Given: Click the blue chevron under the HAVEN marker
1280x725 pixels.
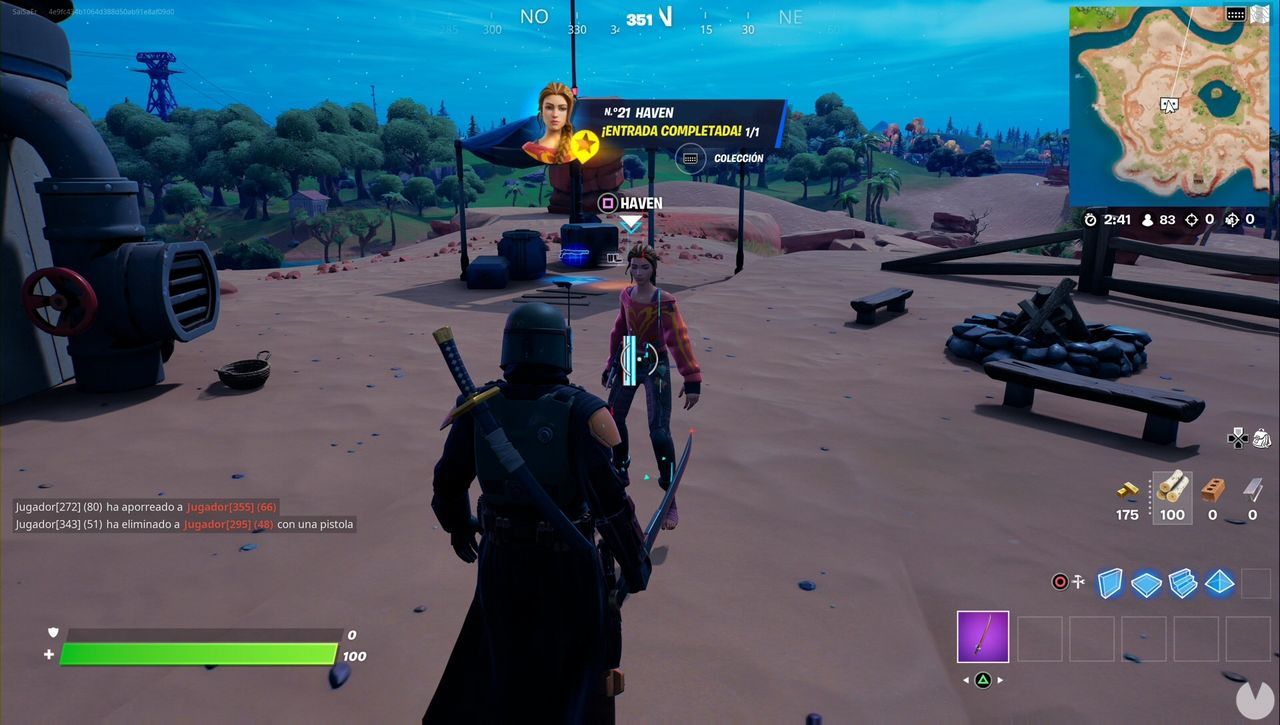Looking at the screenshot, I should click(631, 225).
